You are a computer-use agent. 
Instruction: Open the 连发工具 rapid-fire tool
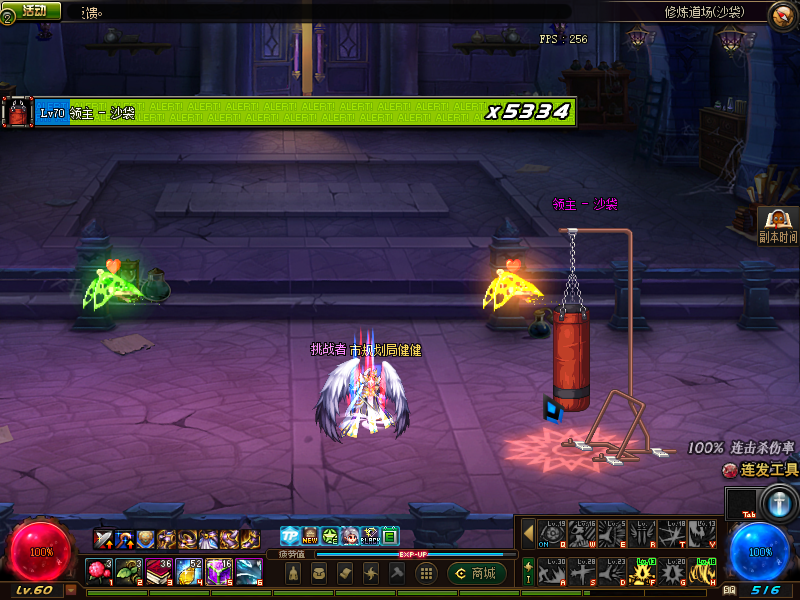pyautogui.click(x=760, y=469)
